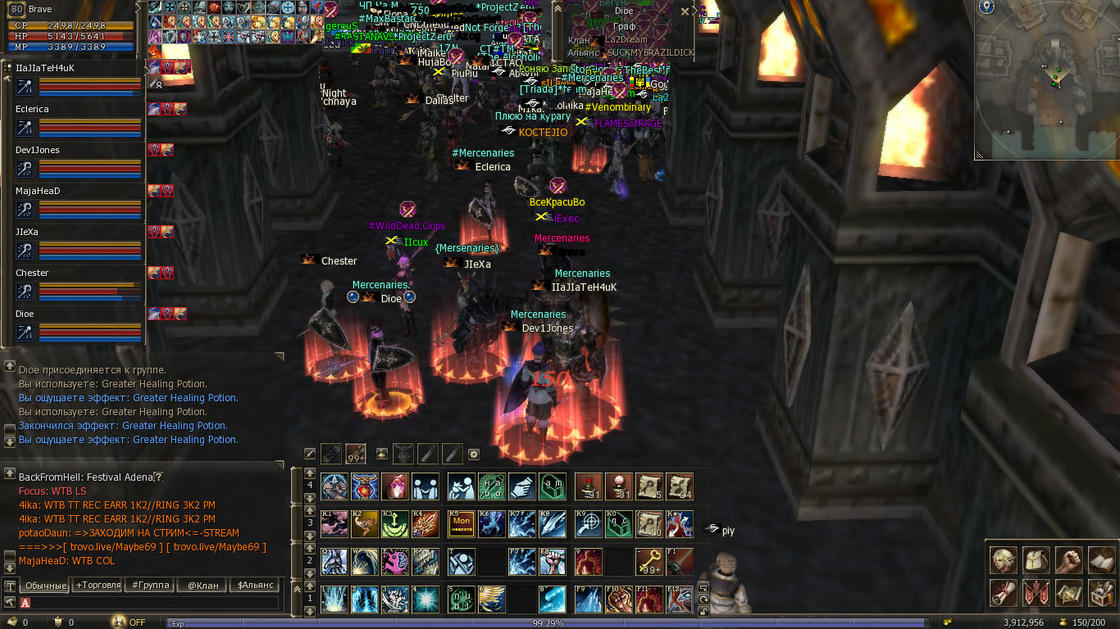The image size is (1120, 629).
Task: Switch to the #Группа chat tab
Action: pos(150,585)
